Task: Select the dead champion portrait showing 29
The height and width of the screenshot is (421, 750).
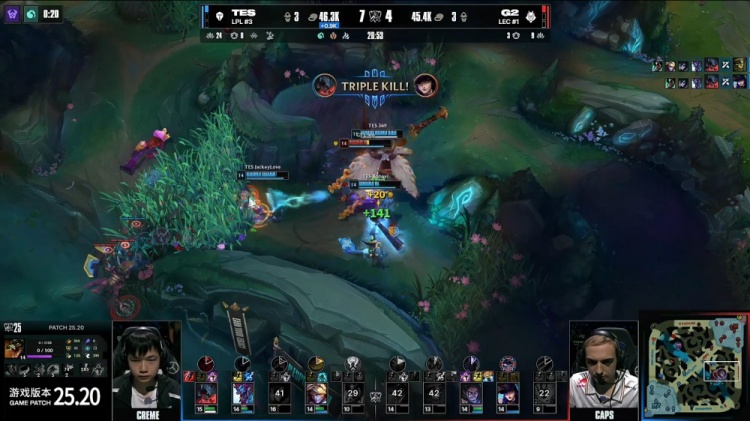Action: point(351,392)
